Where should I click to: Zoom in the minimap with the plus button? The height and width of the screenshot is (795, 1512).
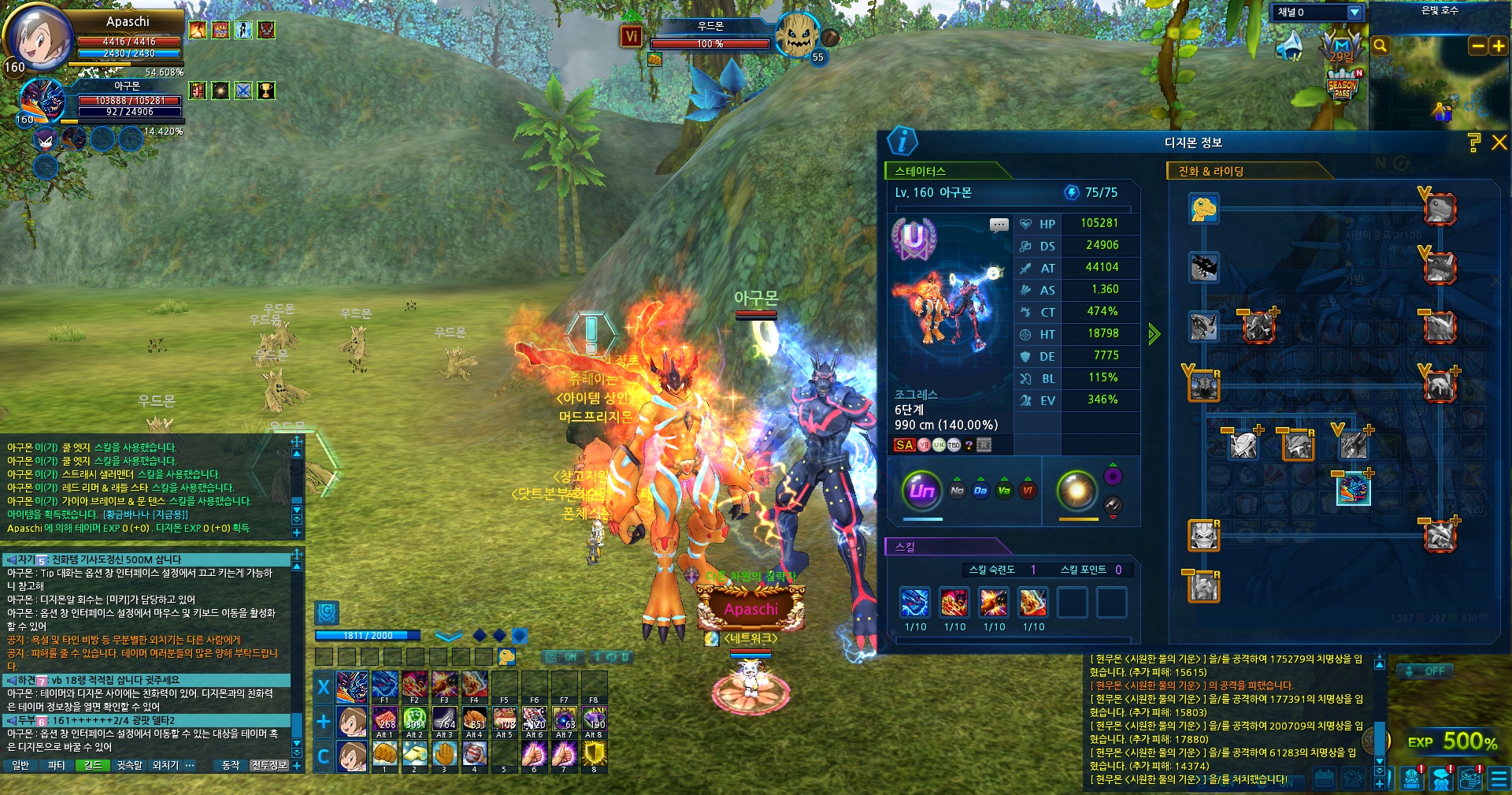1498,46
